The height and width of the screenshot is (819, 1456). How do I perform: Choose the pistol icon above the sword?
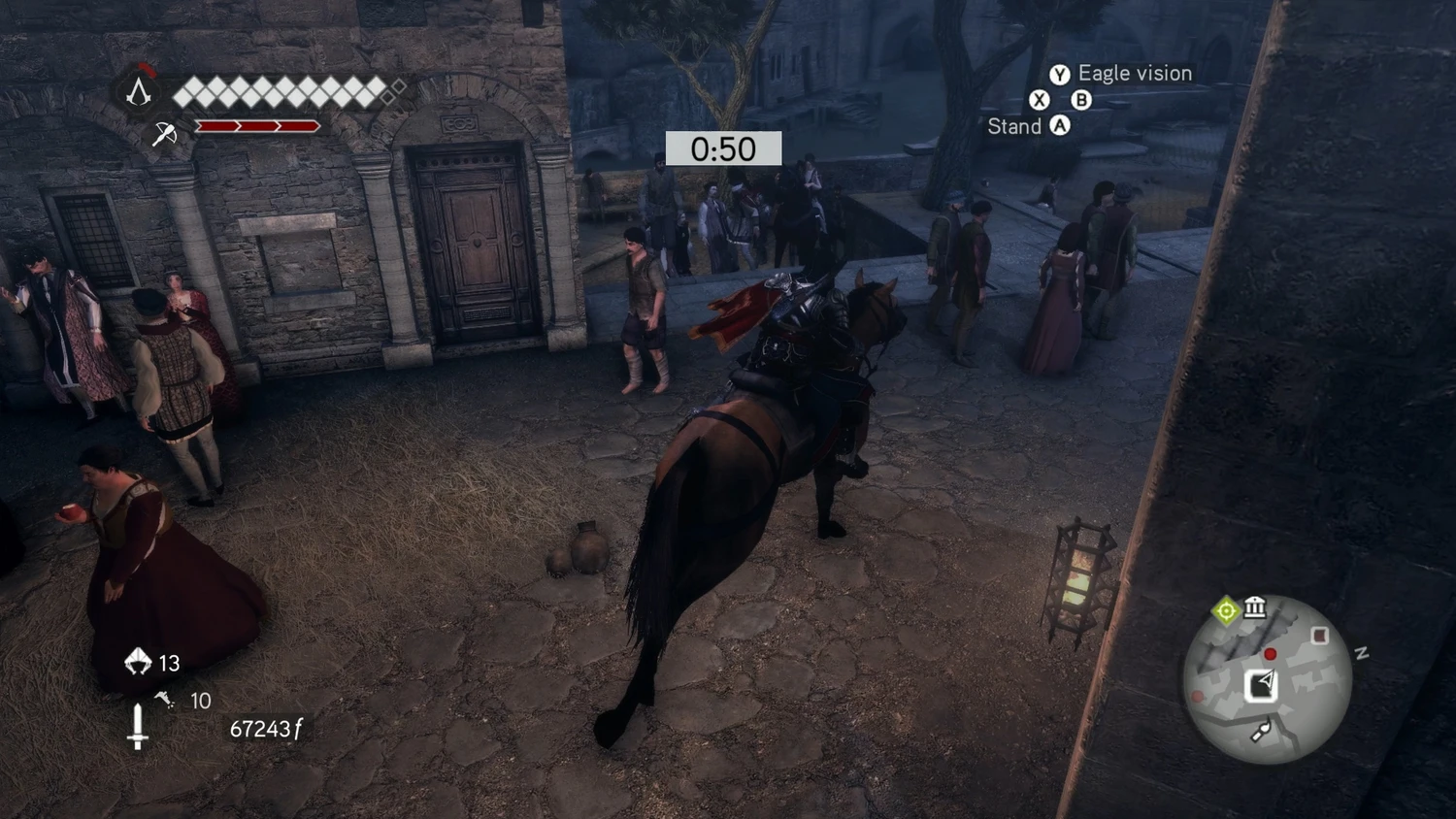[x=164, y=699]
